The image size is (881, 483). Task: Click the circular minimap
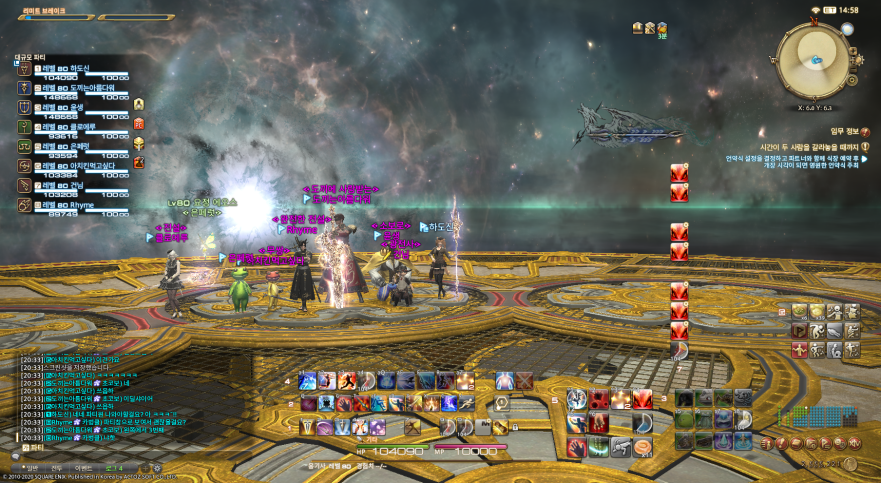[x=816, y=59]
